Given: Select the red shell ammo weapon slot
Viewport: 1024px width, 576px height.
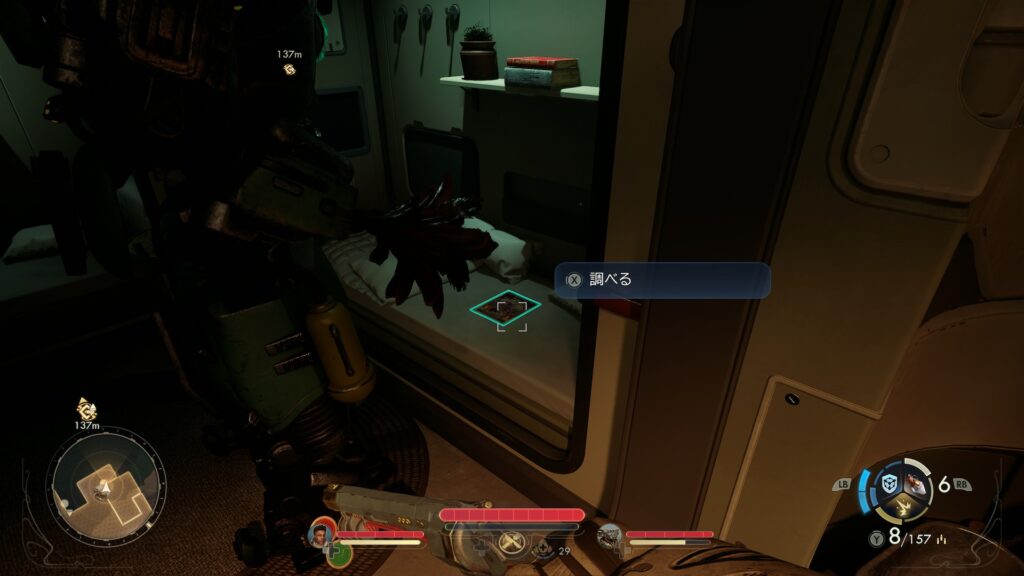Looking at the screenshot, I should pyautogui.click(x=916, y=485).
